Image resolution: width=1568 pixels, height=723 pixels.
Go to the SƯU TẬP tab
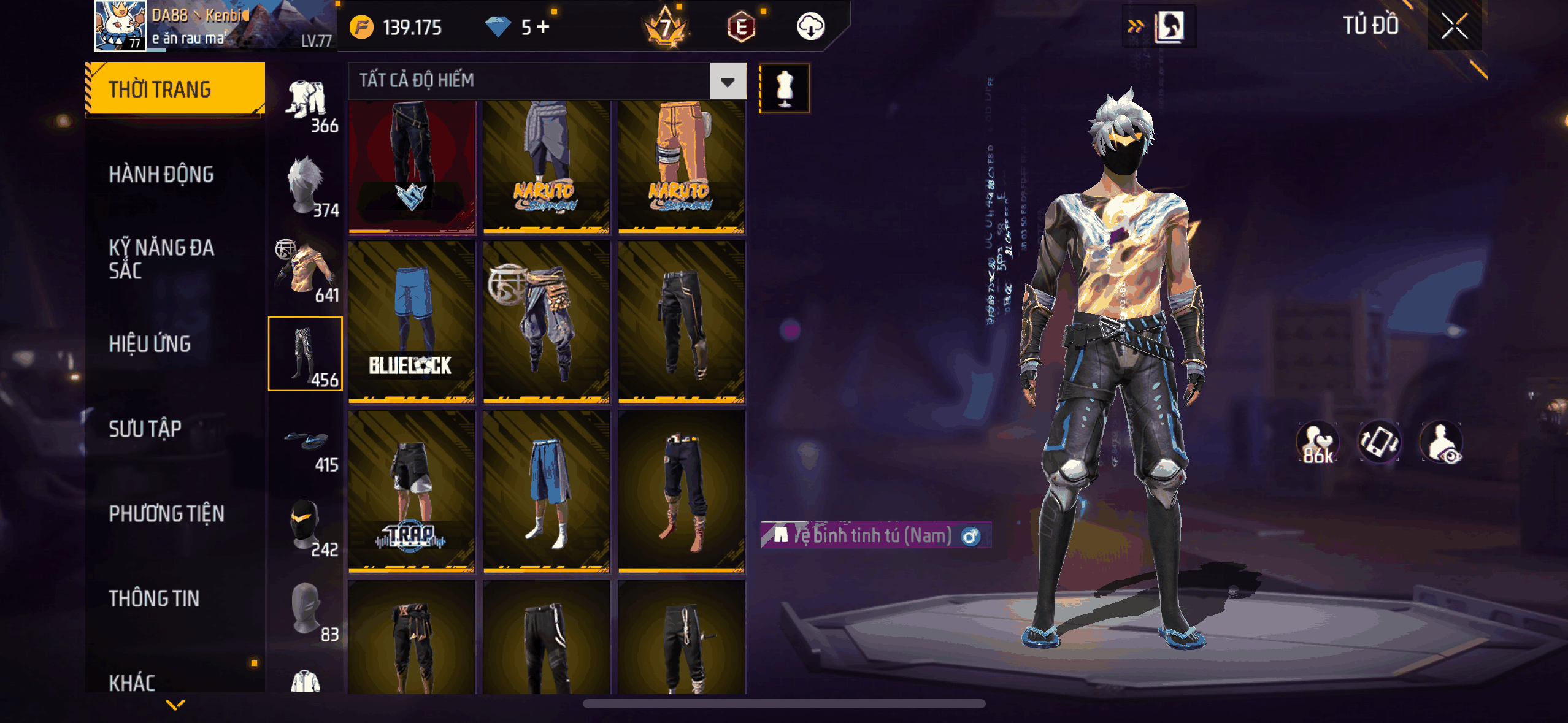point(145,429)
